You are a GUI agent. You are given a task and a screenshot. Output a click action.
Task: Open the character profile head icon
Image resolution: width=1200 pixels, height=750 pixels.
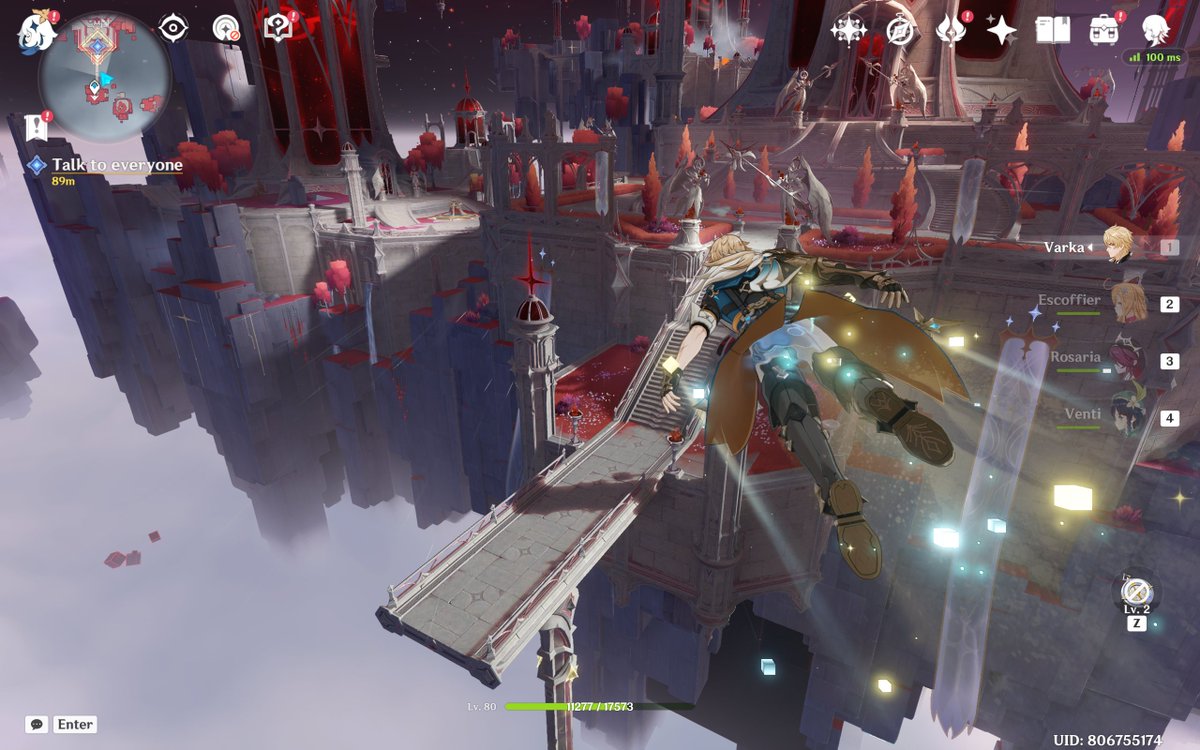[x=1156, y=30]
